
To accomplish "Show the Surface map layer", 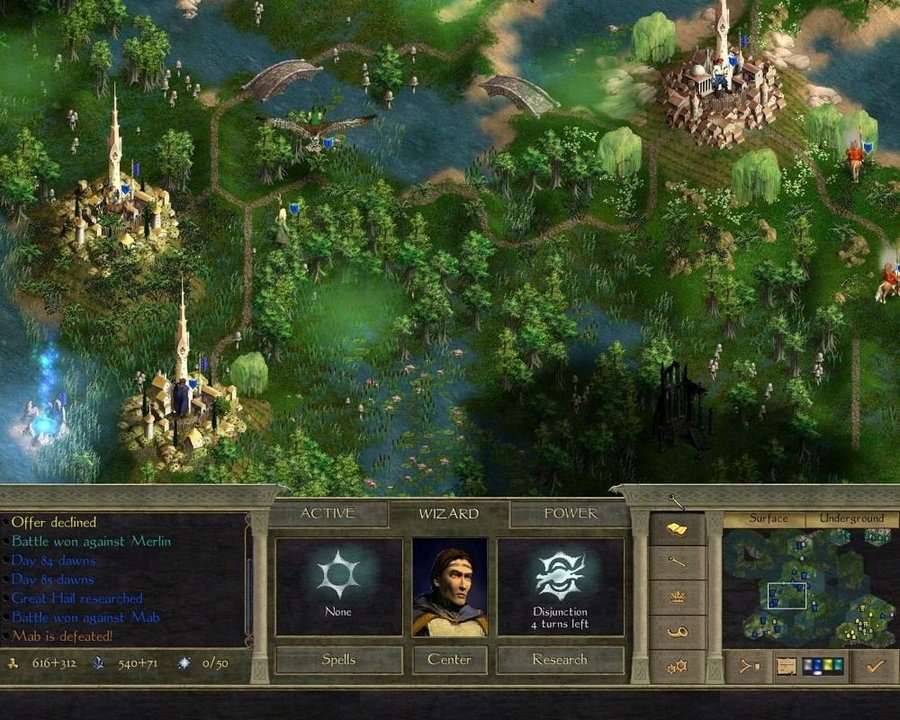I will (769, 519).
